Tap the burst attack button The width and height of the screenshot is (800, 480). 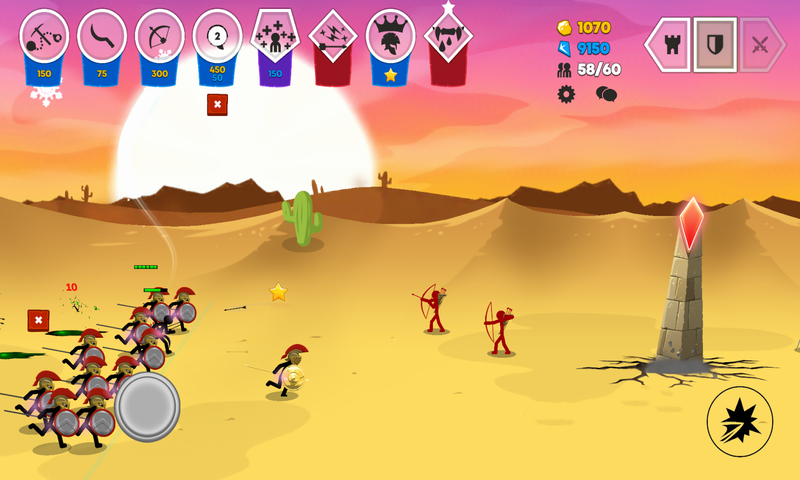point(740,421)
